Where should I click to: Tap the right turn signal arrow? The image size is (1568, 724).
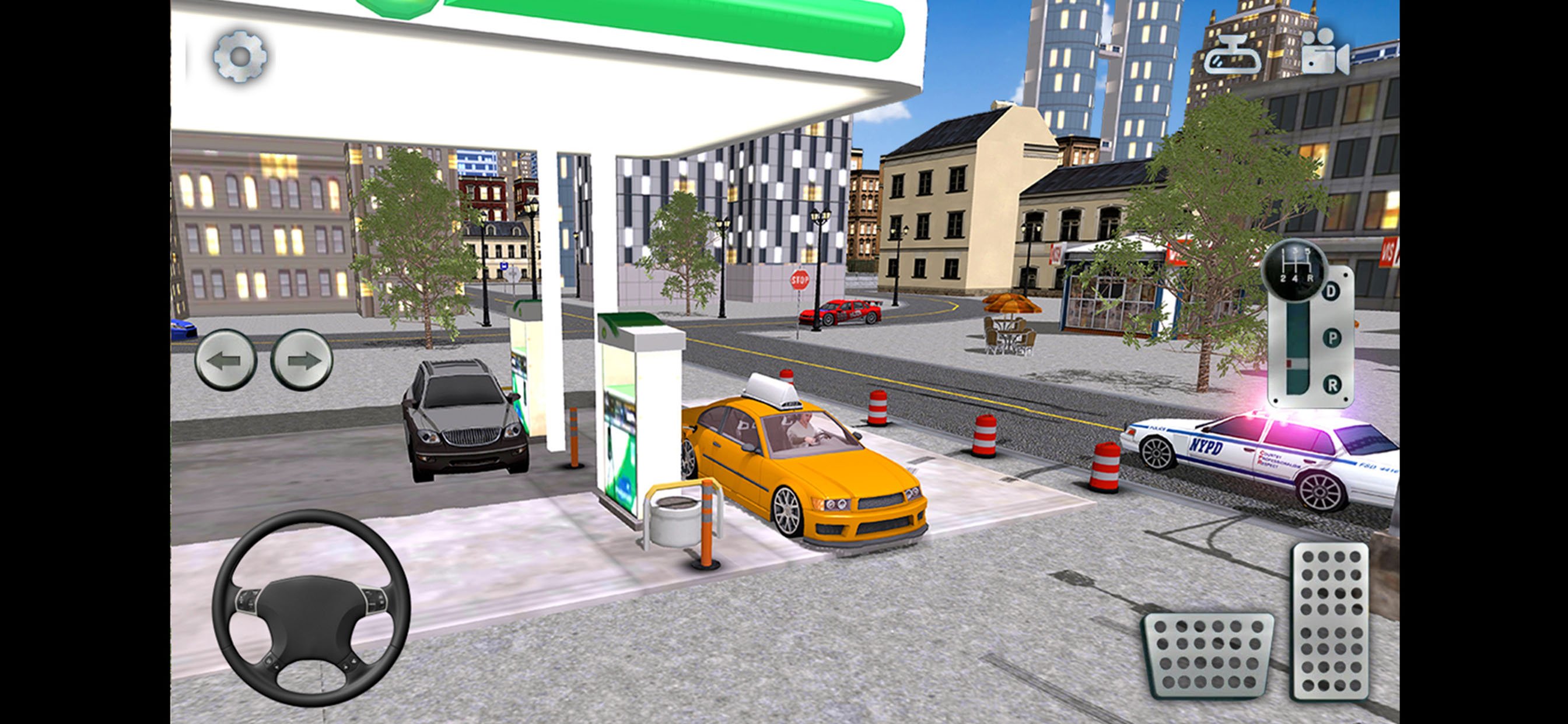coord(302,360)
